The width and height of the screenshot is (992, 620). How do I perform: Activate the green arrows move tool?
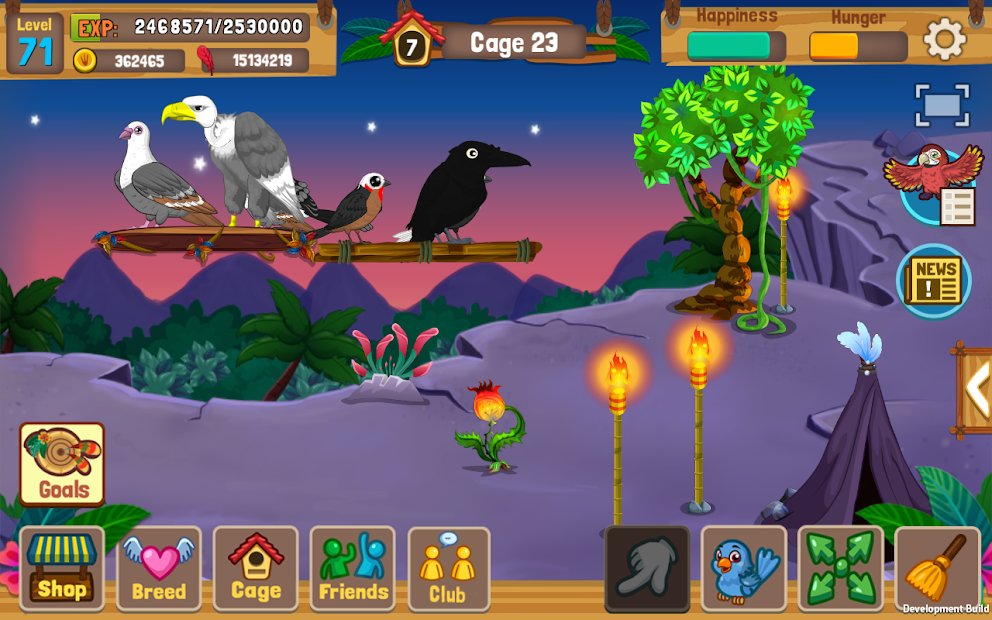pyautogui.click(x=840, y=569)
